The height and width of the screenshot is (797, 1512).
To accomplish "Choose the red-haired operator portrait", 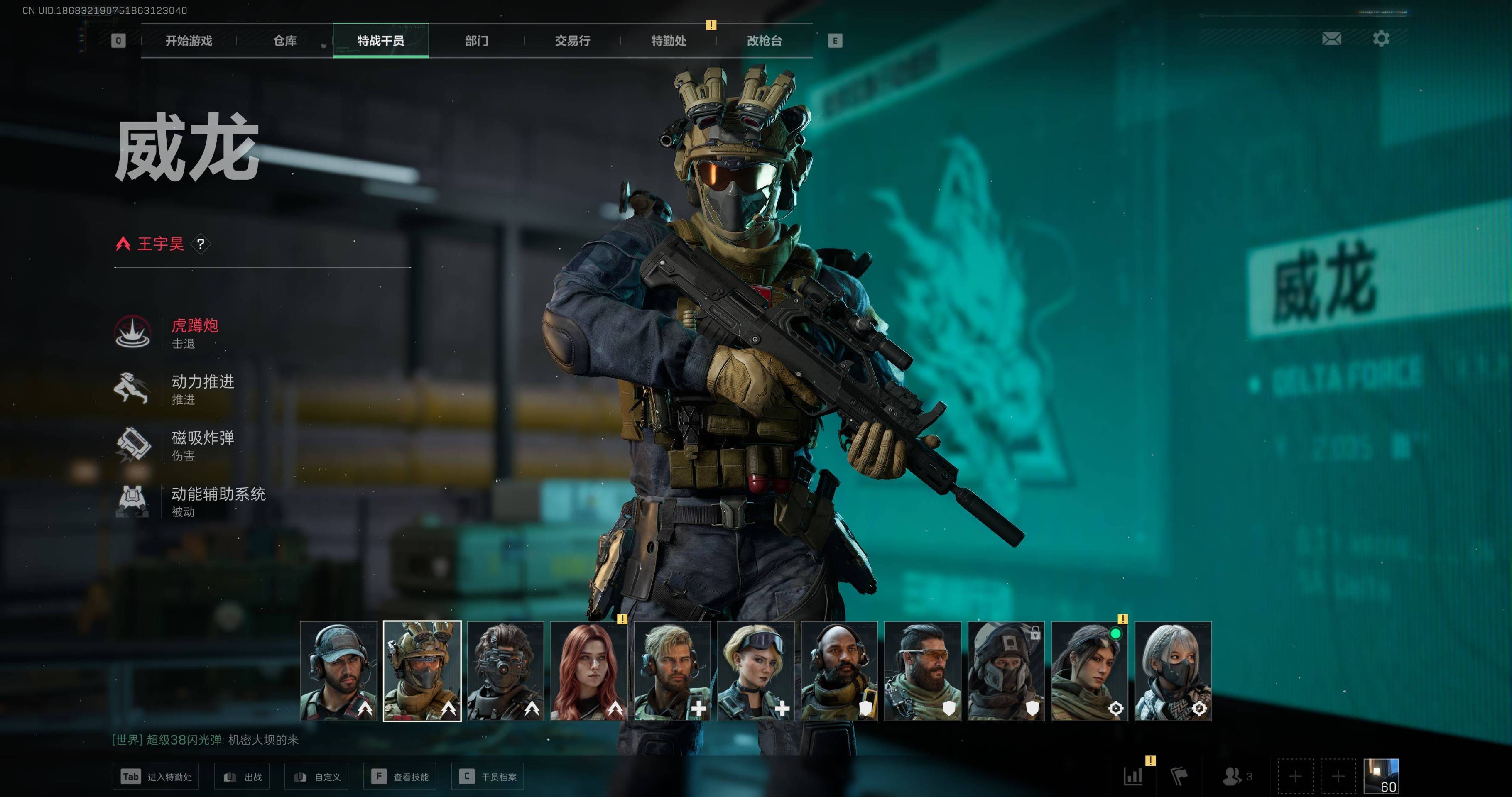I will (589, 671).
